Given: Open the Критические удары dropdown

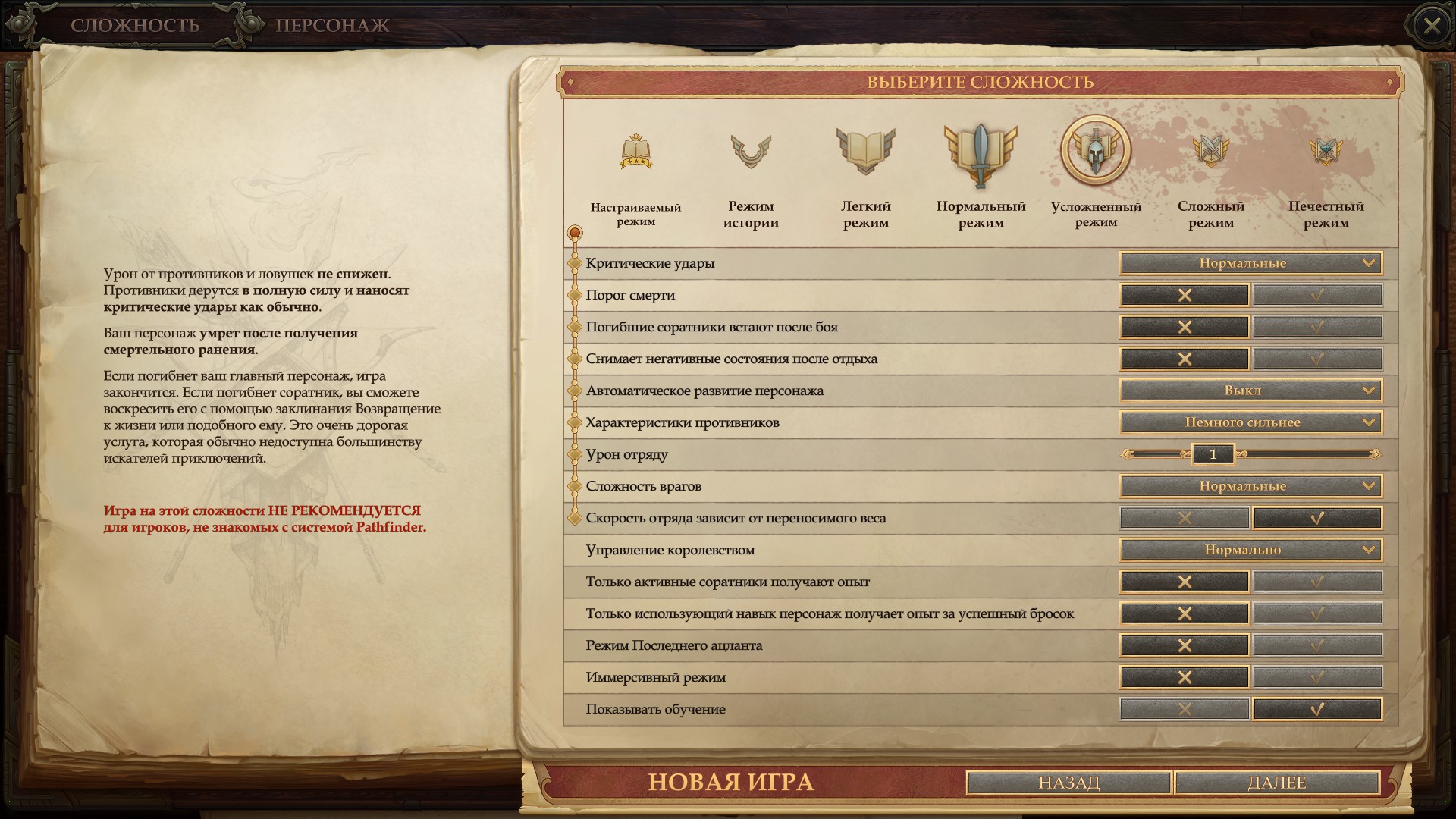Looking at the screenshot, I should [1247, 263].
